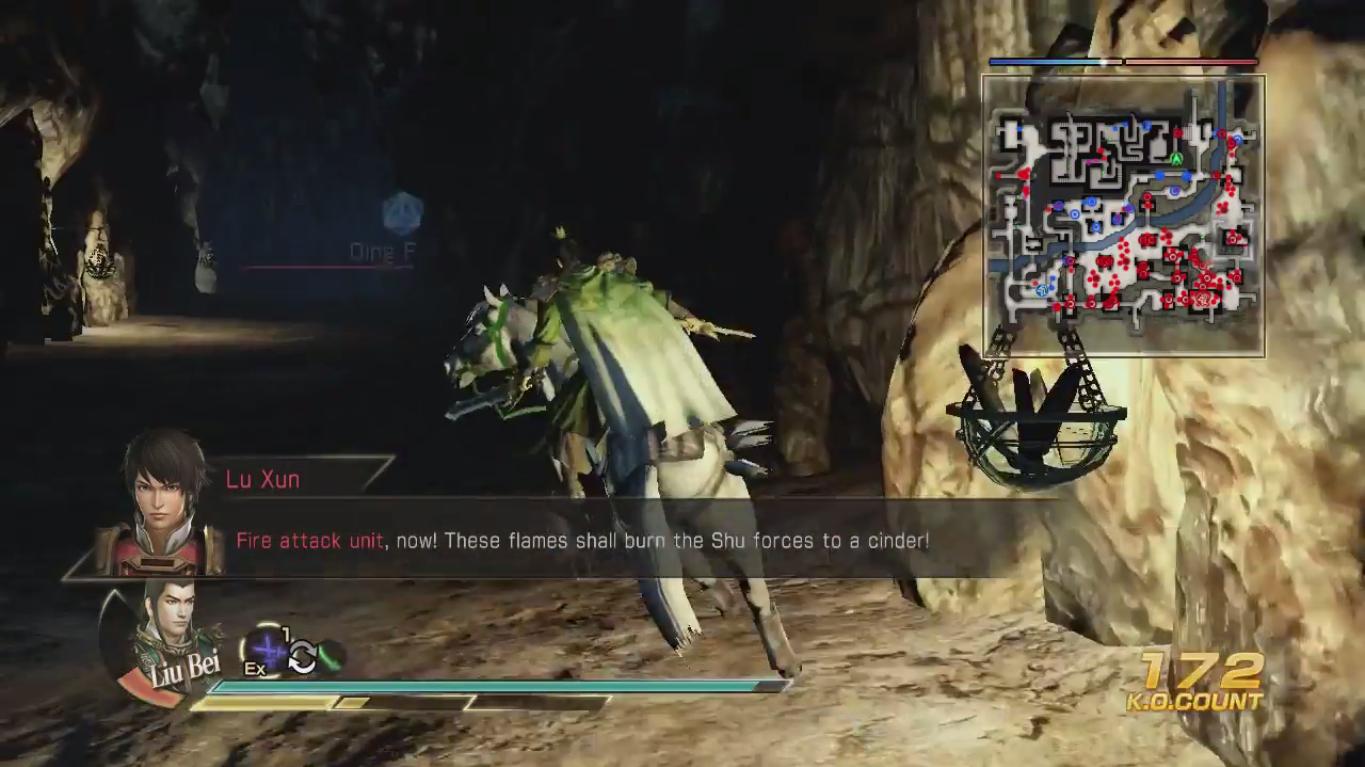
Task: Click the weapon switch arrows icon
Action: tap(302, 657)
